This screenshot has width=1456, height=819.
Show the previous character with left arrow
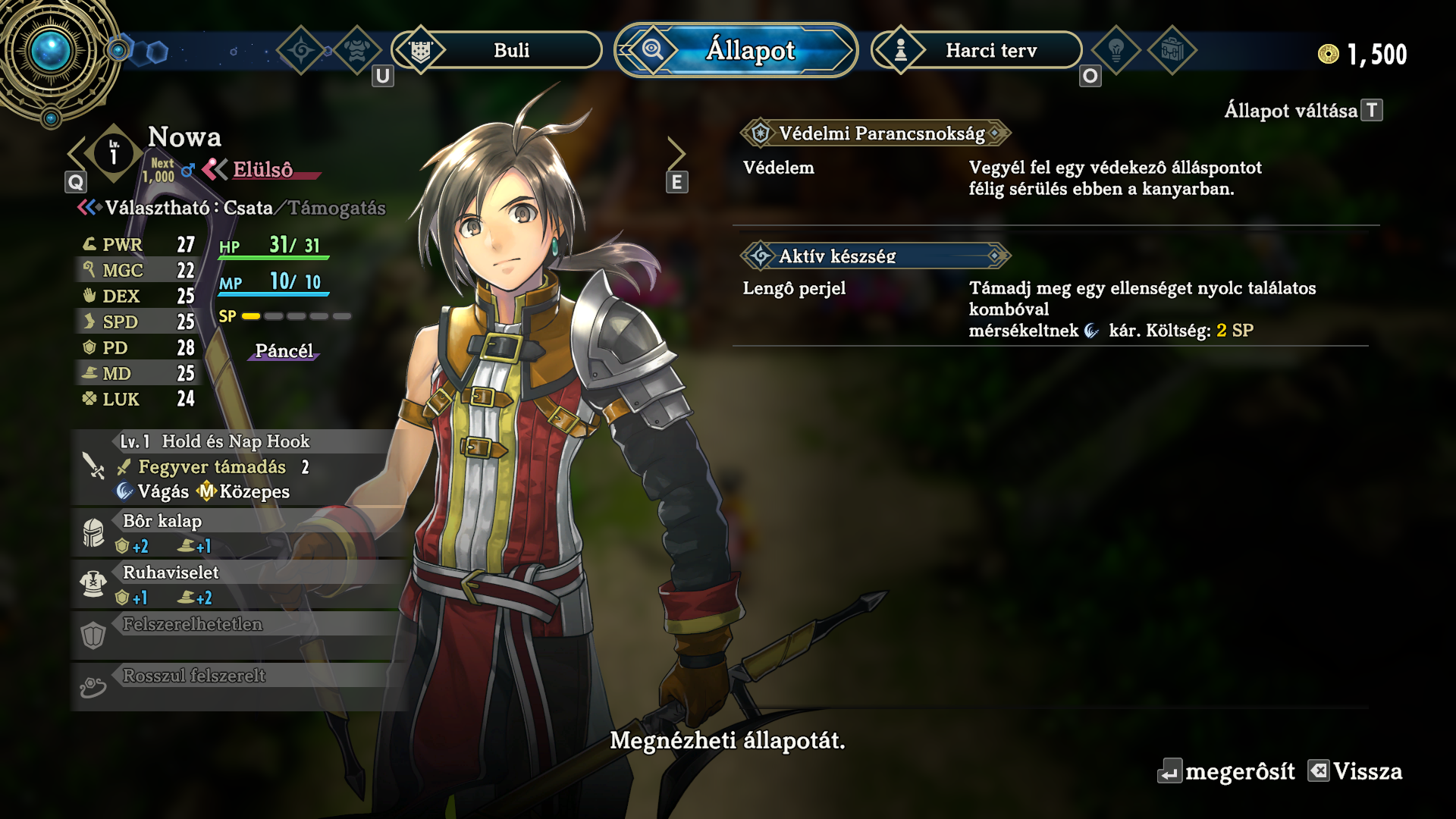77,154
